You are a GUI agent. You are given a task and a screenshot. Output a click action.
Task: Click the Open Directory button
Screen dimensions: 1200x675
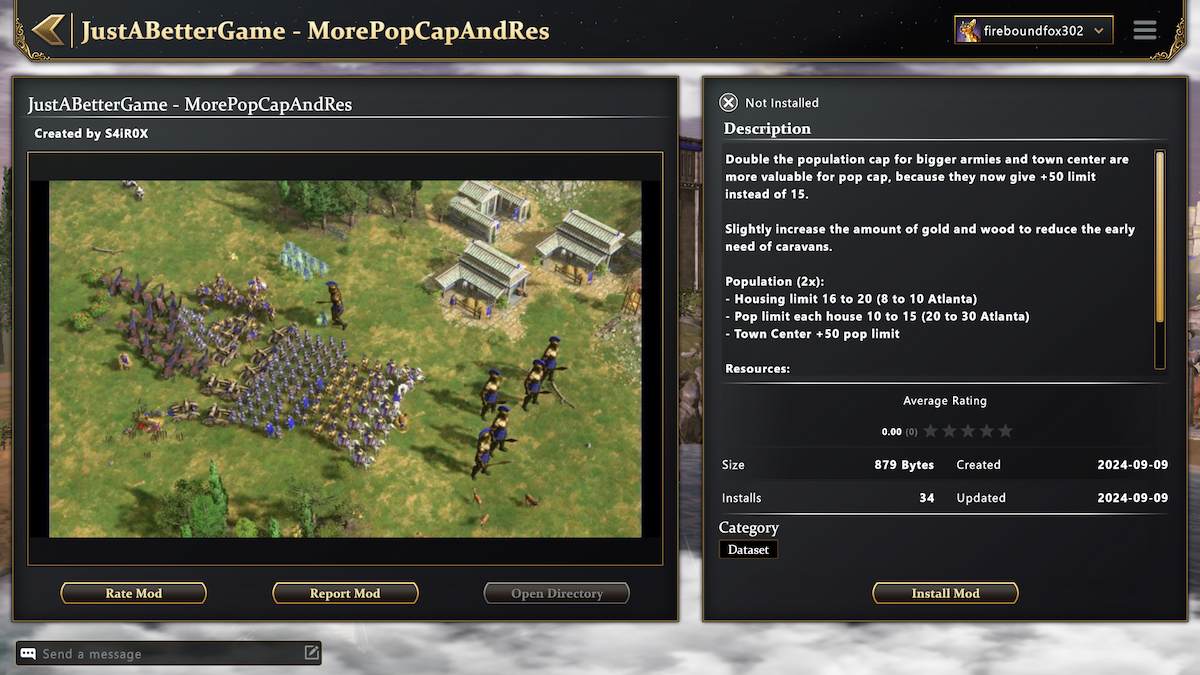click(557, 593)
